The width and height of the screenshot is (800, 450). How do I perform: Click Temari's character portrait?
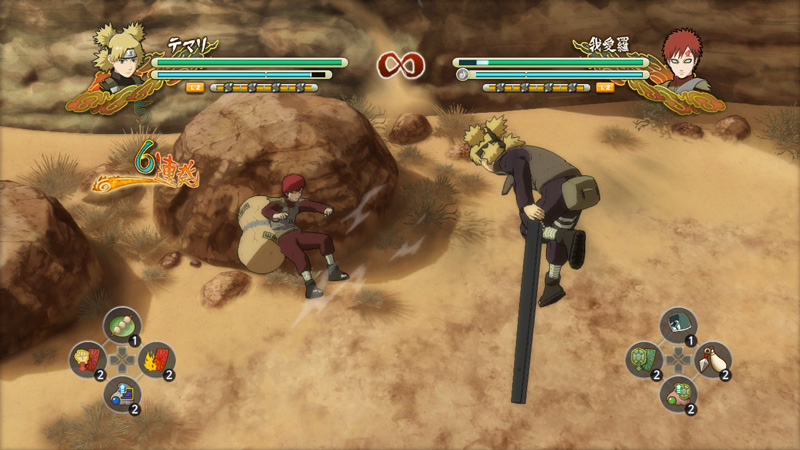point(120,60)
